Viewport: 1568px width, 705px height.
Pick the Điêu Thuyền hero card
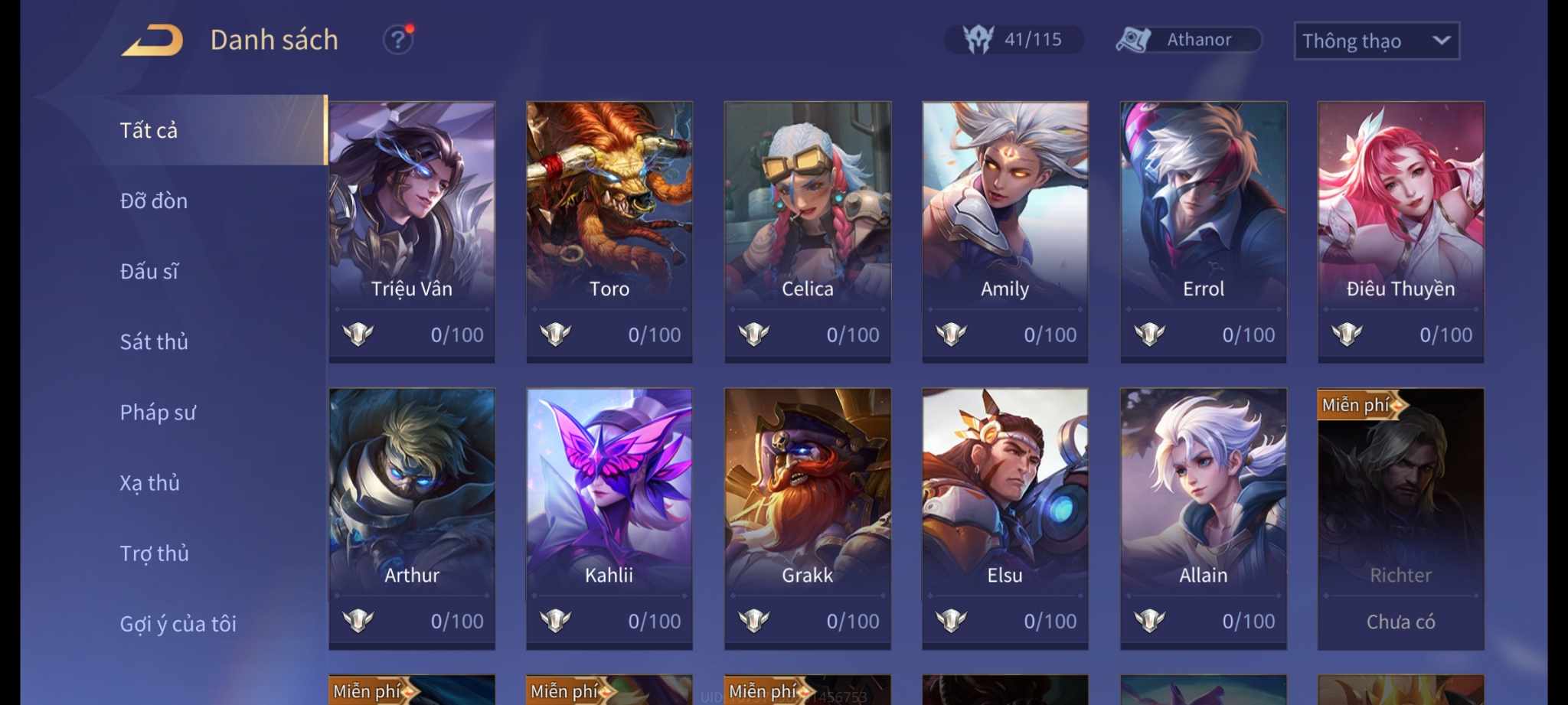click(1401, 231)
